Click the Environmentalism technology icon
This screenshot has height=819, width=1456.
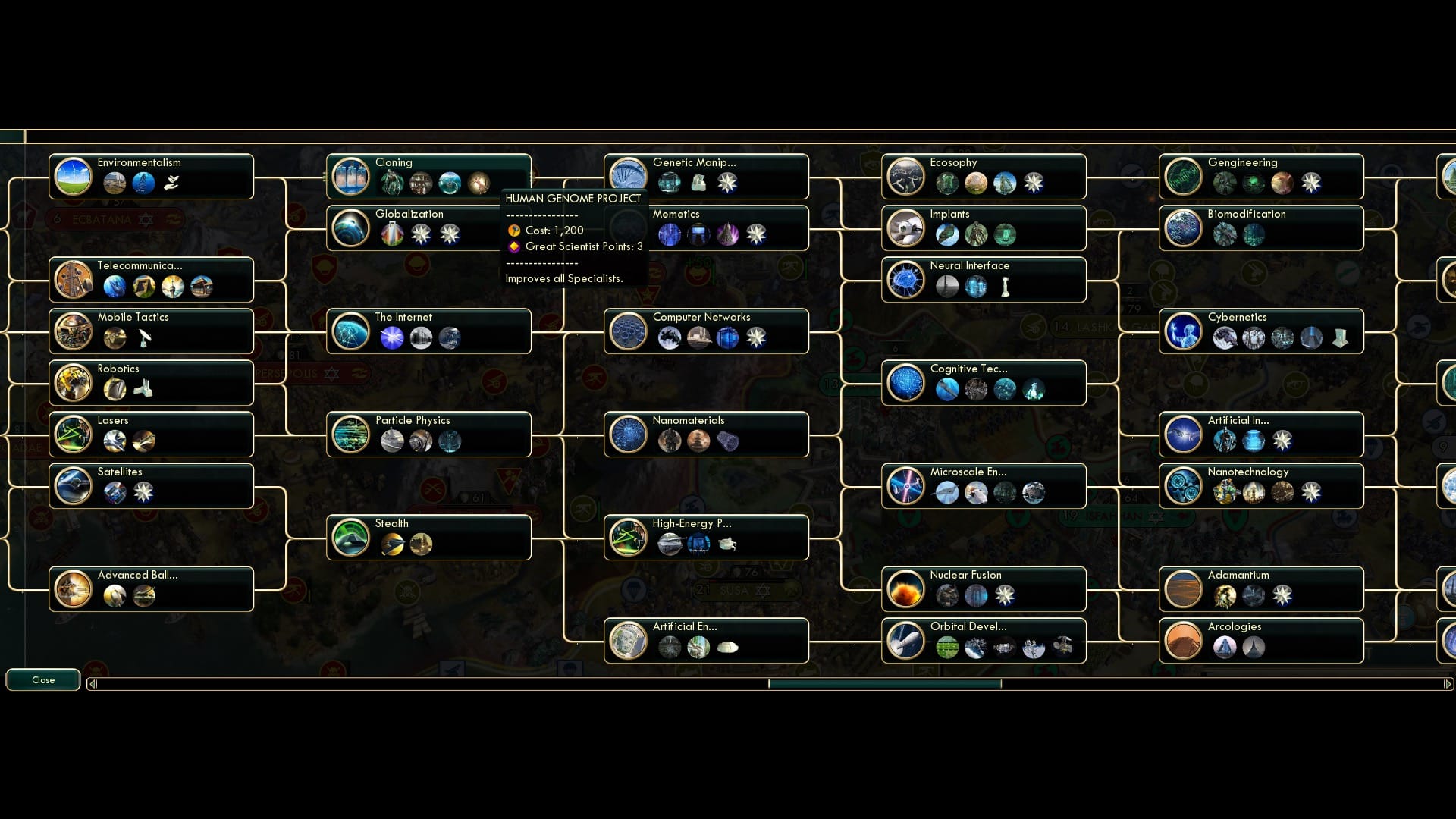(74, 176)
